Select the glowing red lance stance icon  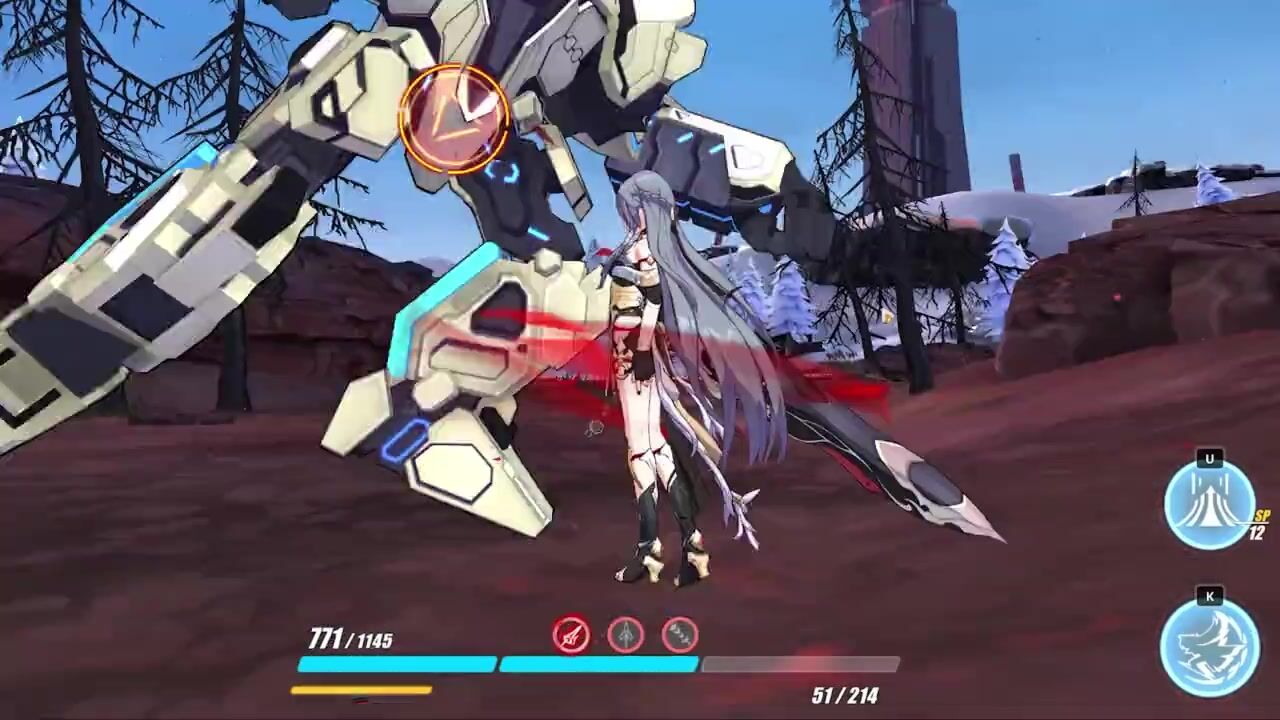pyautogui.click(x=571, y=634)
